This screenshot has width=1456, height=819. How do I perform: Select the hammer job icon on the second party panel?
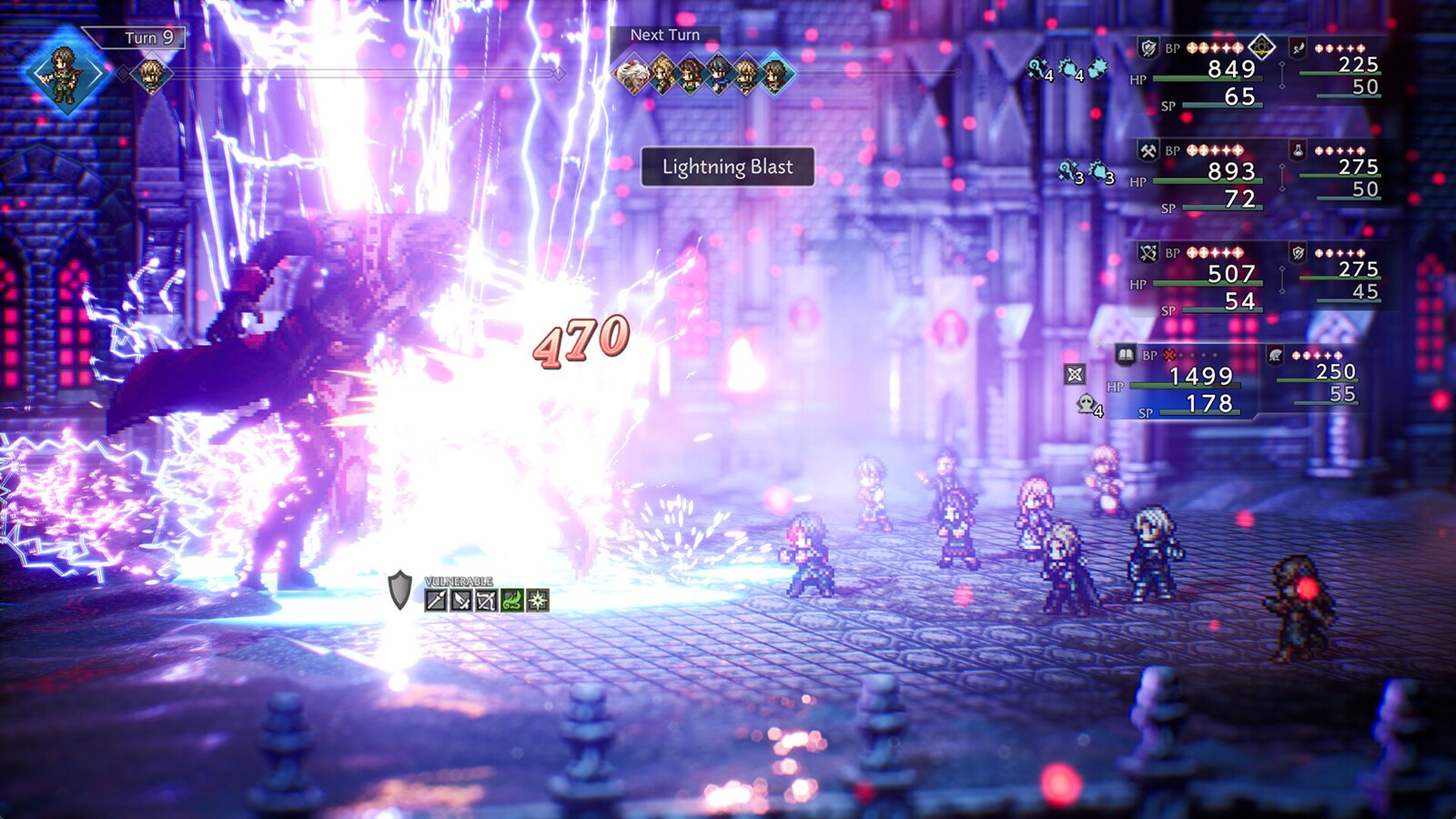coord(1148,152)
